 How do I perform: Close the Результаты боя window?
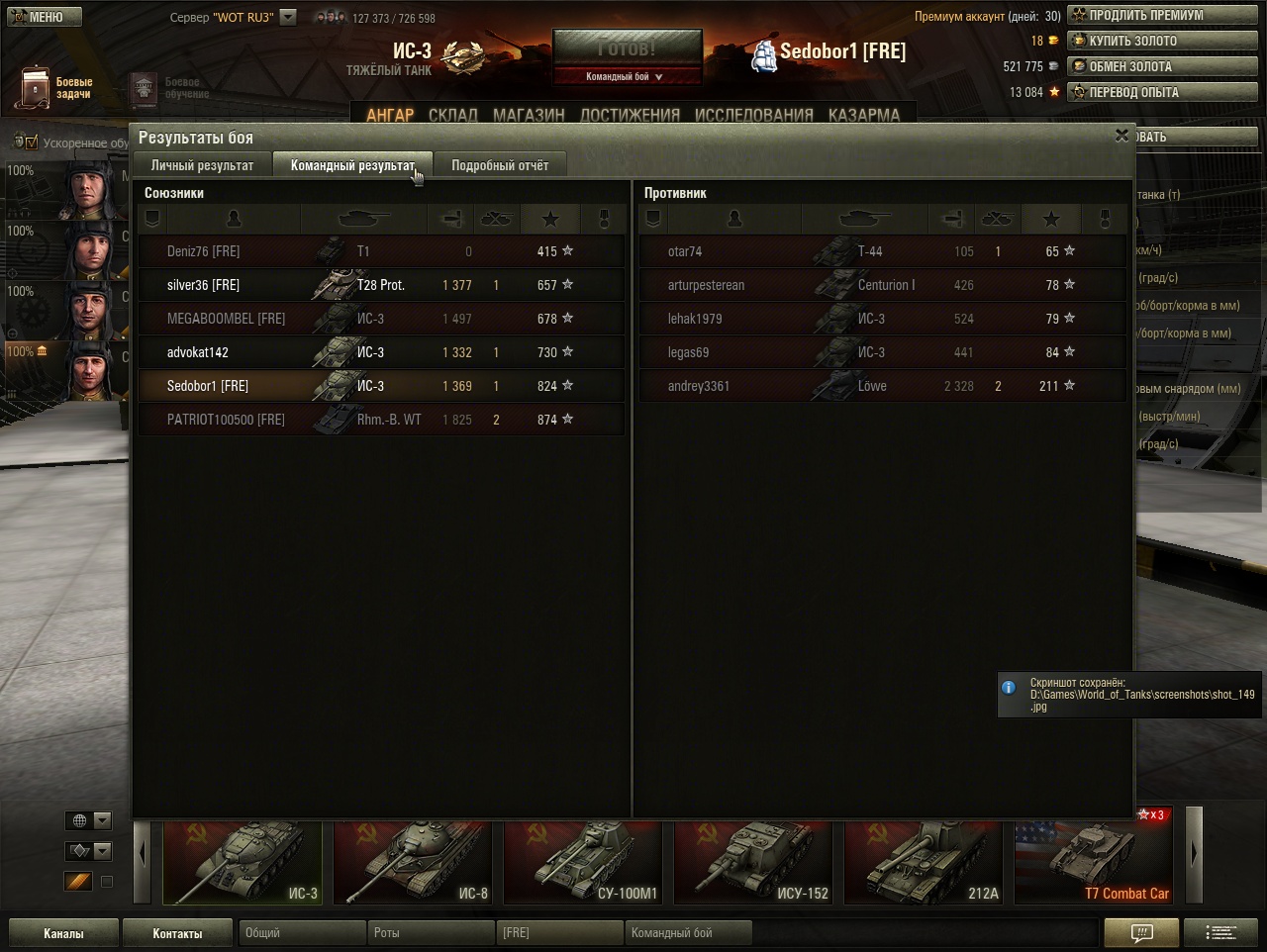pos(1121,136)
